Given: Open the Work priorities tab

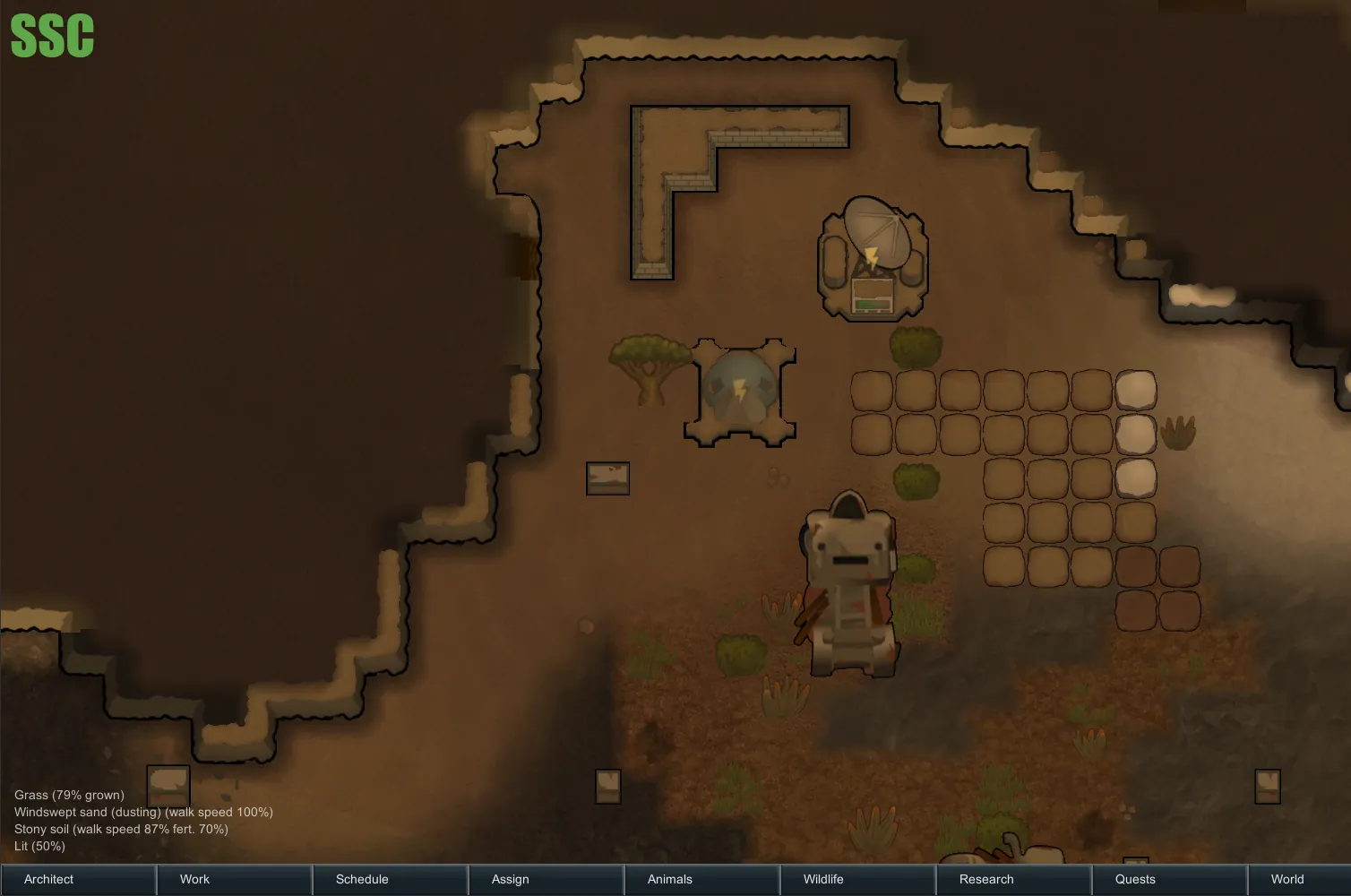Looking at the screenshot, I should [234, 880].
